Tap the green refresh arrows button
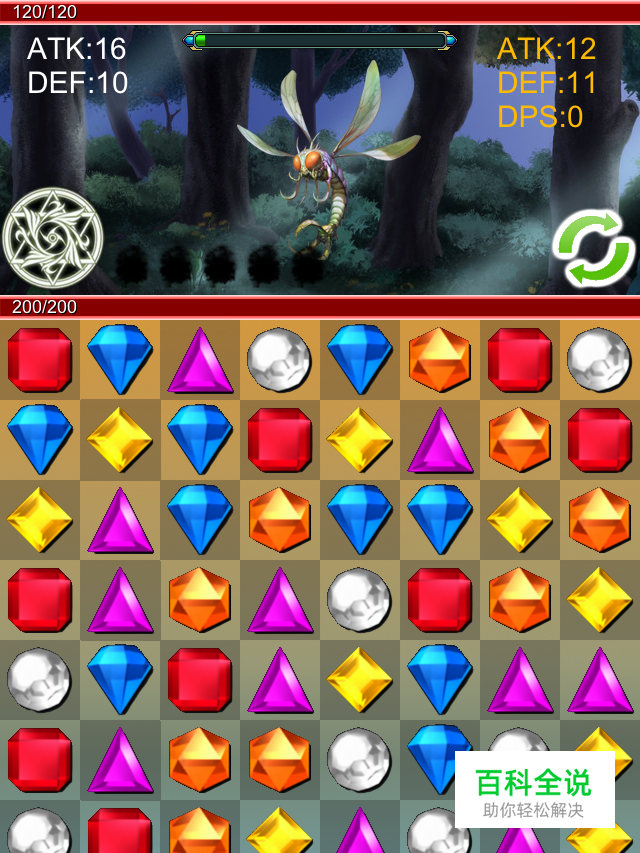 pyautogui.click(x=594, y=249)
